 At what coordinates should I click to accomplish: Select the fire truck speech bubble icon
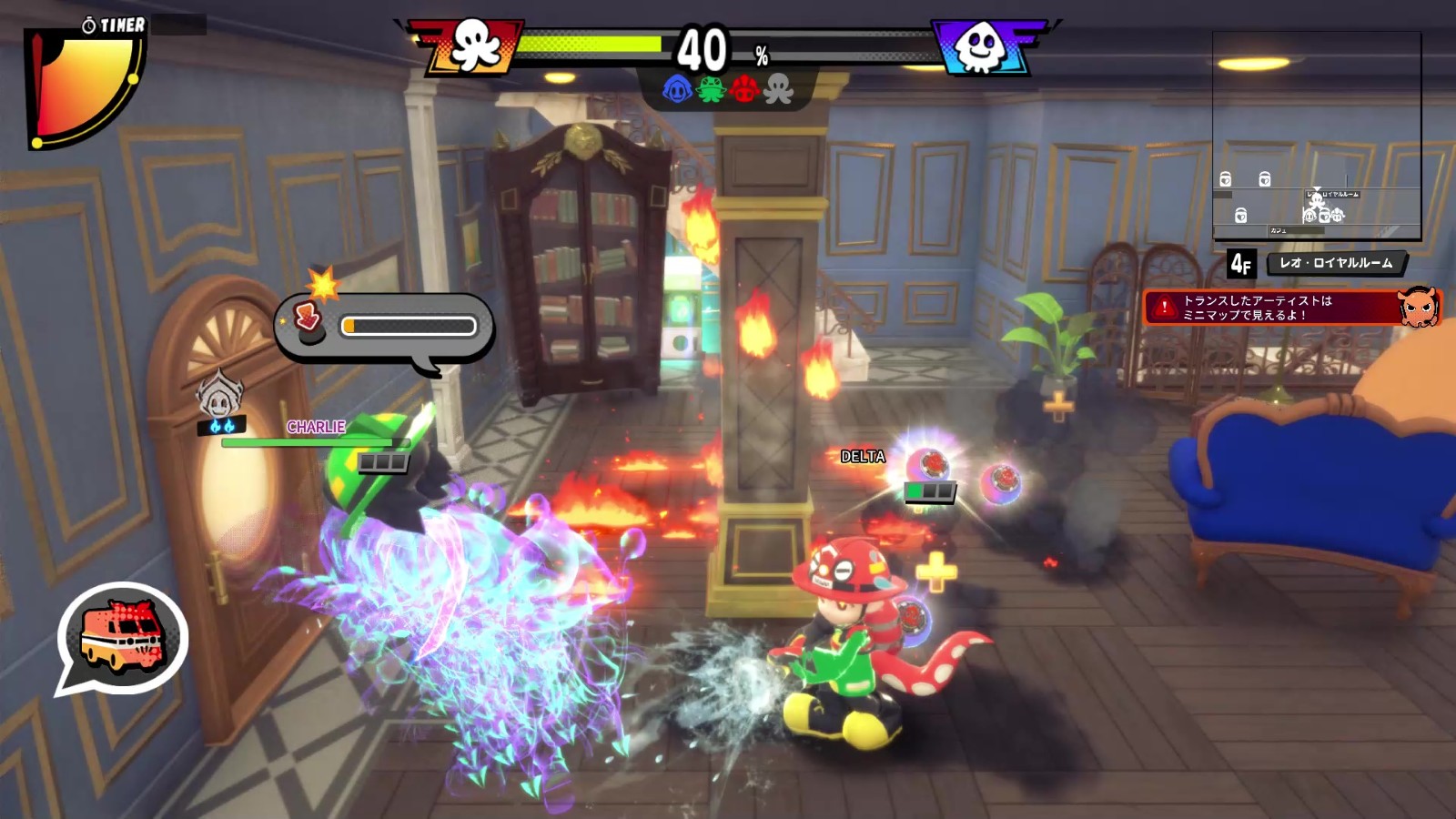tap(123, 637)
